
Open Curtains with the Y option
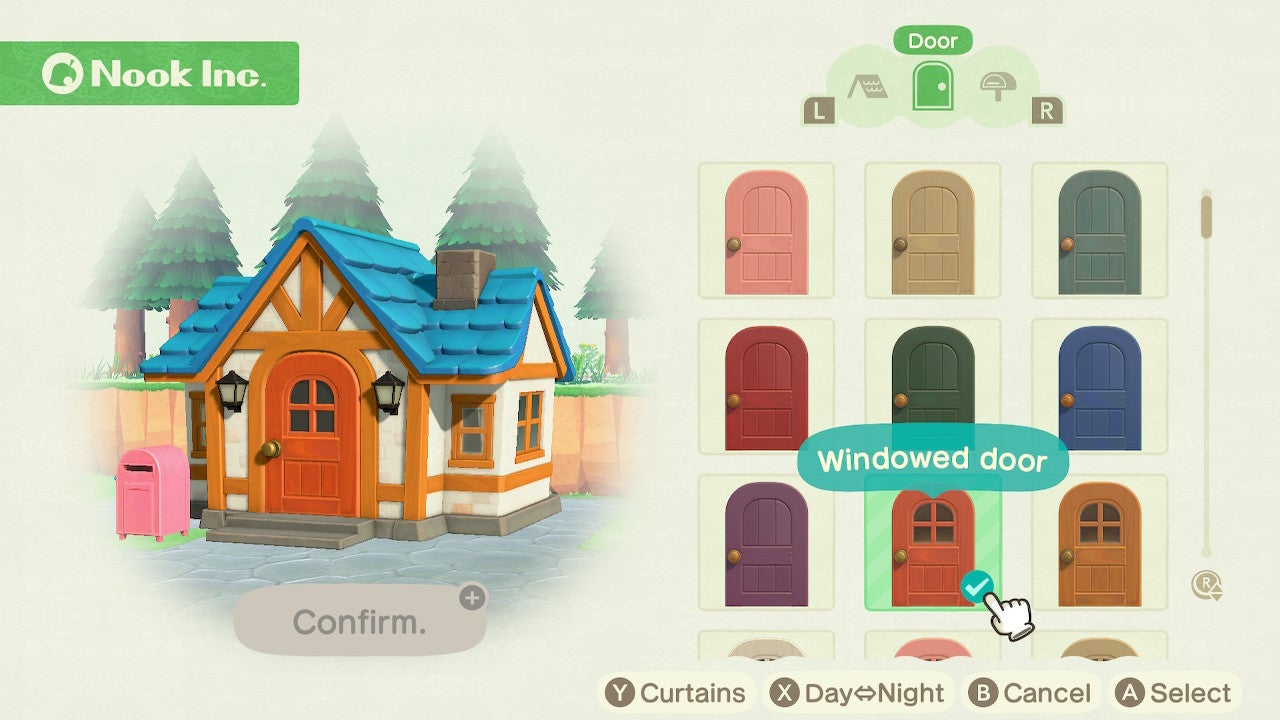click(676, 691)
